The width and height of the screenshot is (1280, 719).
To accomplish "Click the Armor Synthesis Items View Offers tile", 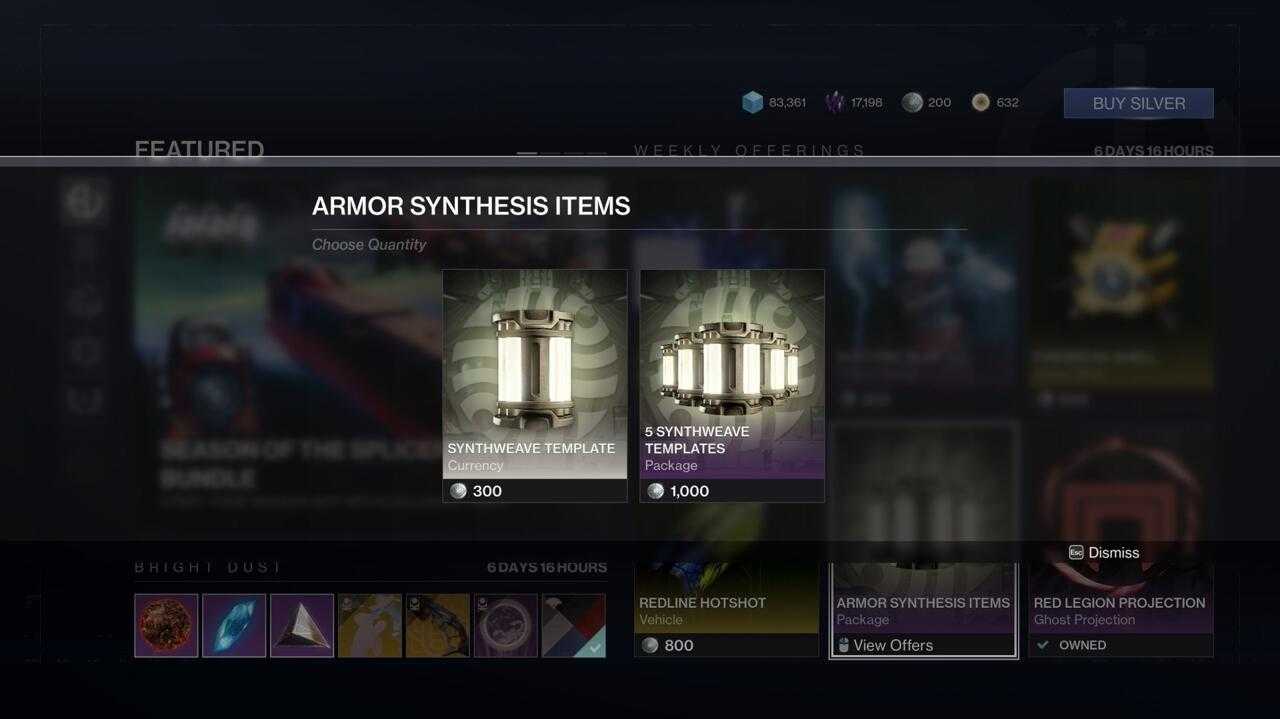I will tap(923, 612).
